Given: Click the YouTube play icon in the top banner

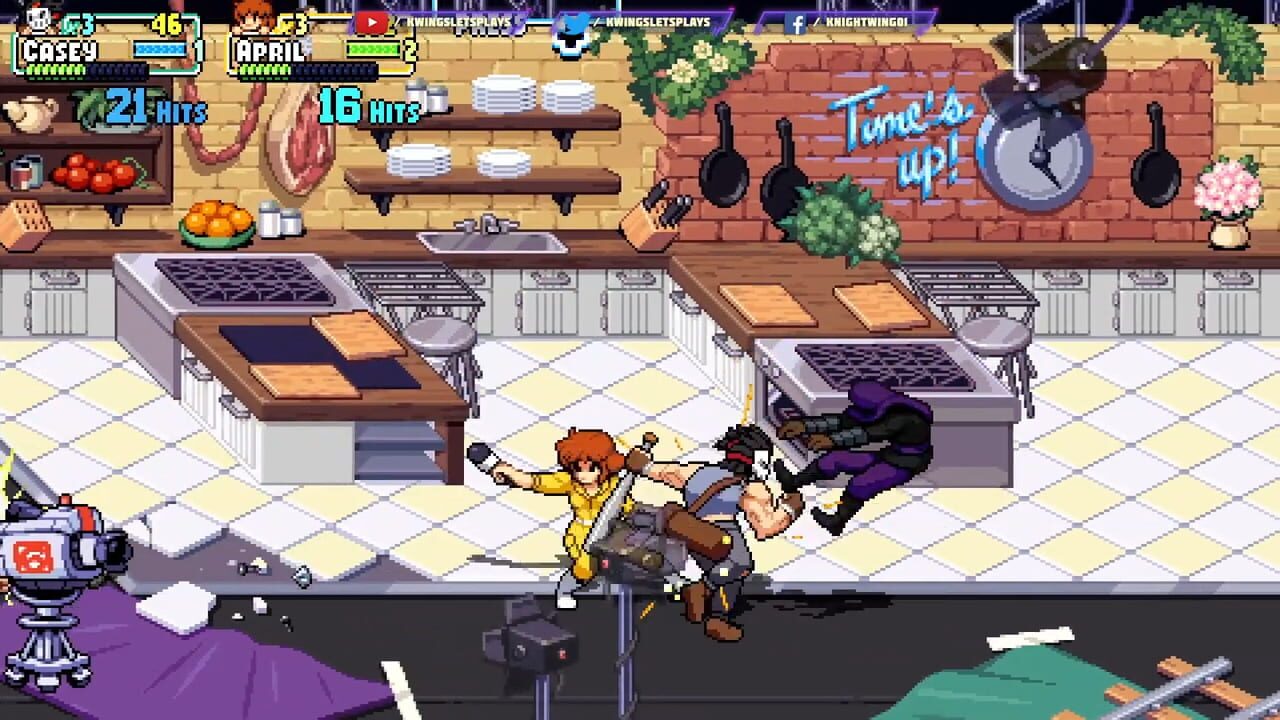Looking at the screenshot, I should click(372, 20).
